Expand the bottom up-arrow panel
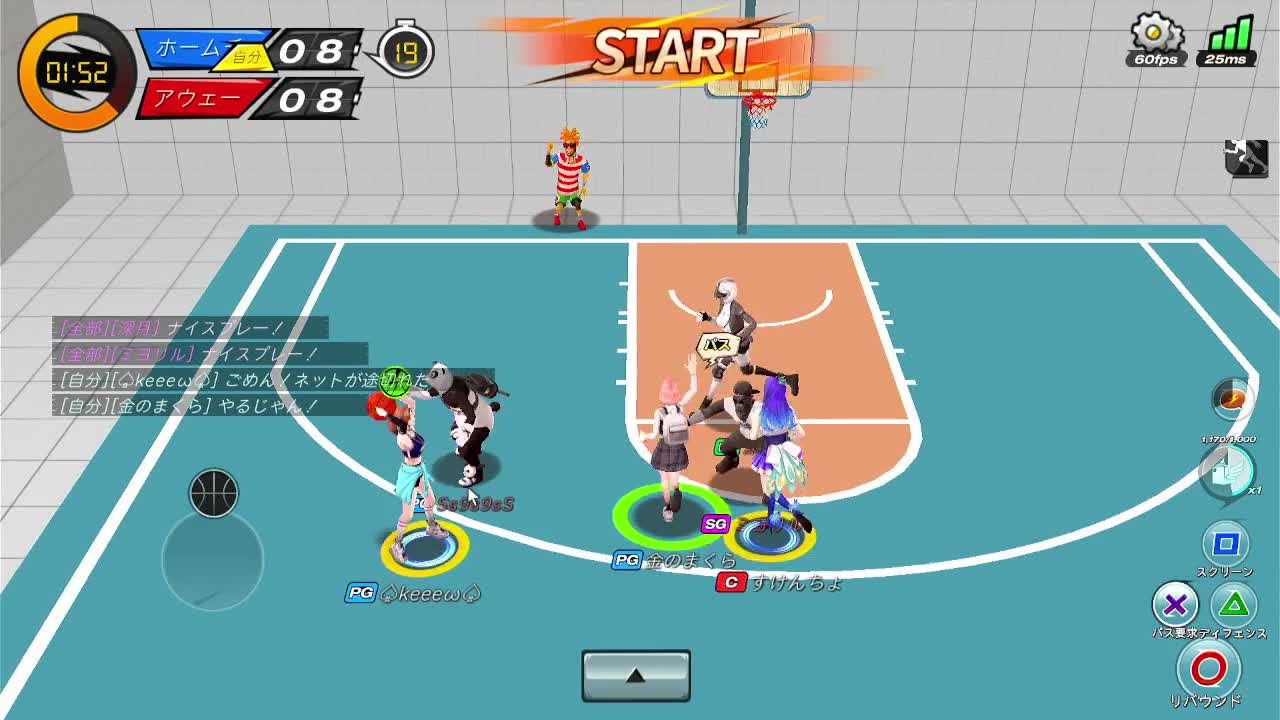 [x=636, y=676]
